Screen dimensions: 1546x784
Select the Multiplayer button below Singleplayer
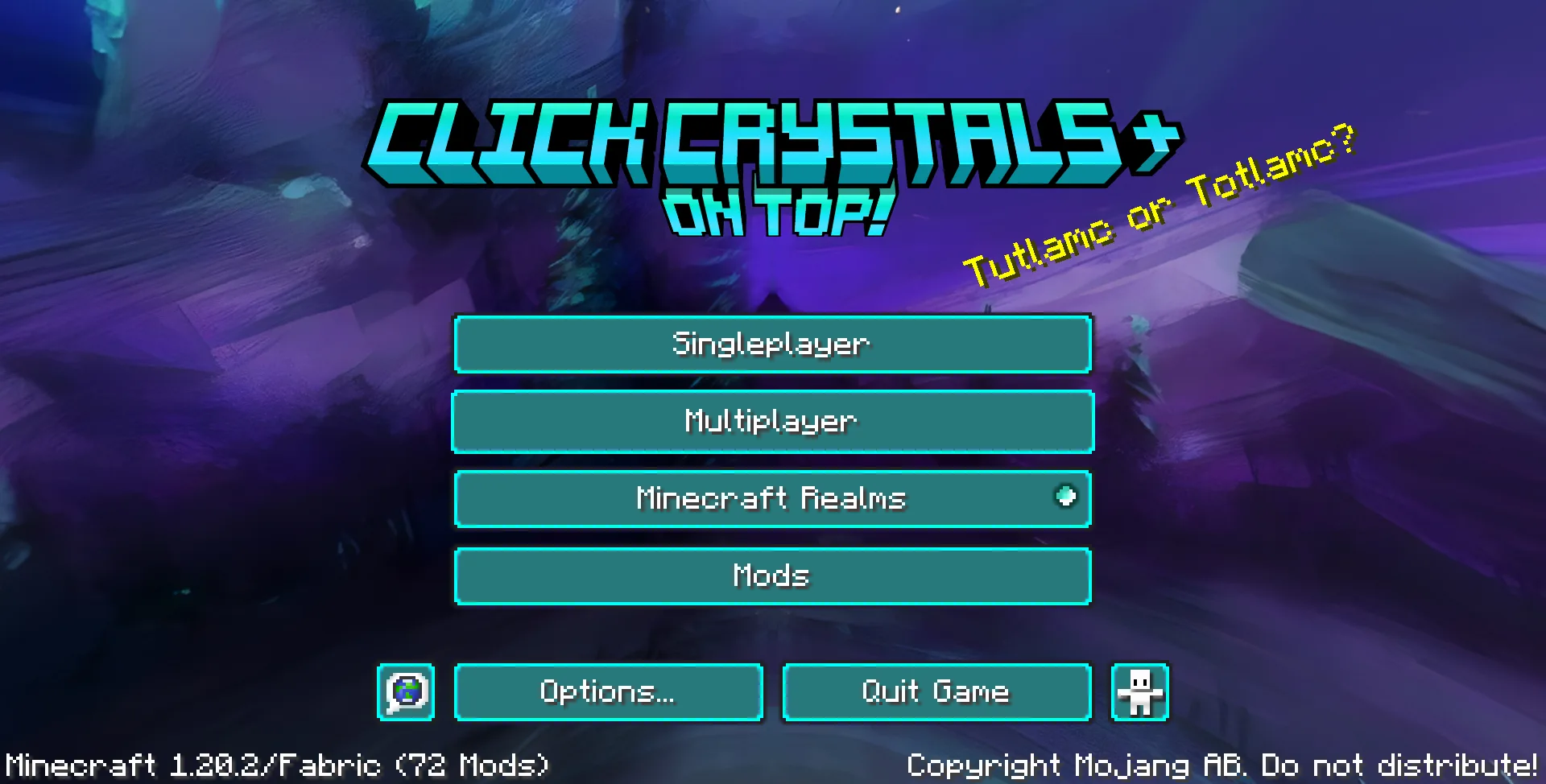pos(772,421)
